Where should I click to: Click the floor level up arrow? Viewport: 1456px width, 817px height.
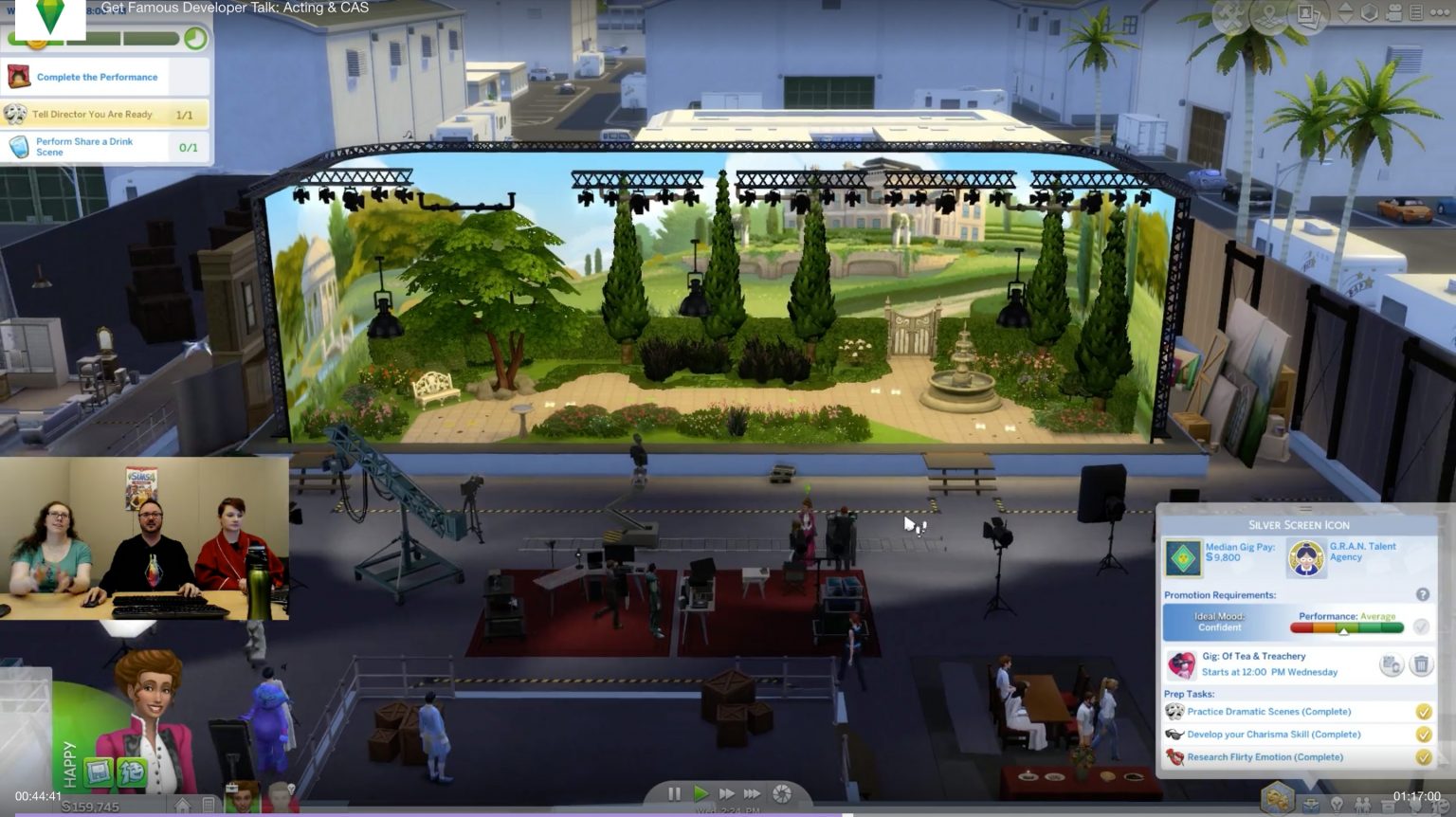tap(1345, 8)
